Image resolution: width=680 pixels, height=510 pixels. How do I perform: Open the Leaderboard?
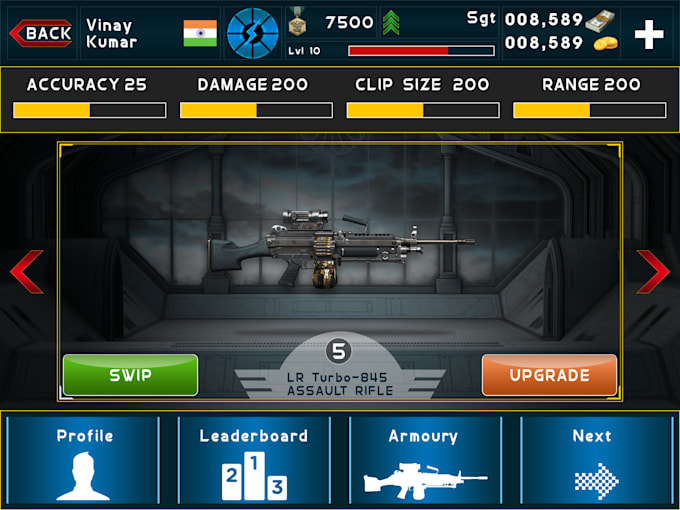tap(254, 459)
